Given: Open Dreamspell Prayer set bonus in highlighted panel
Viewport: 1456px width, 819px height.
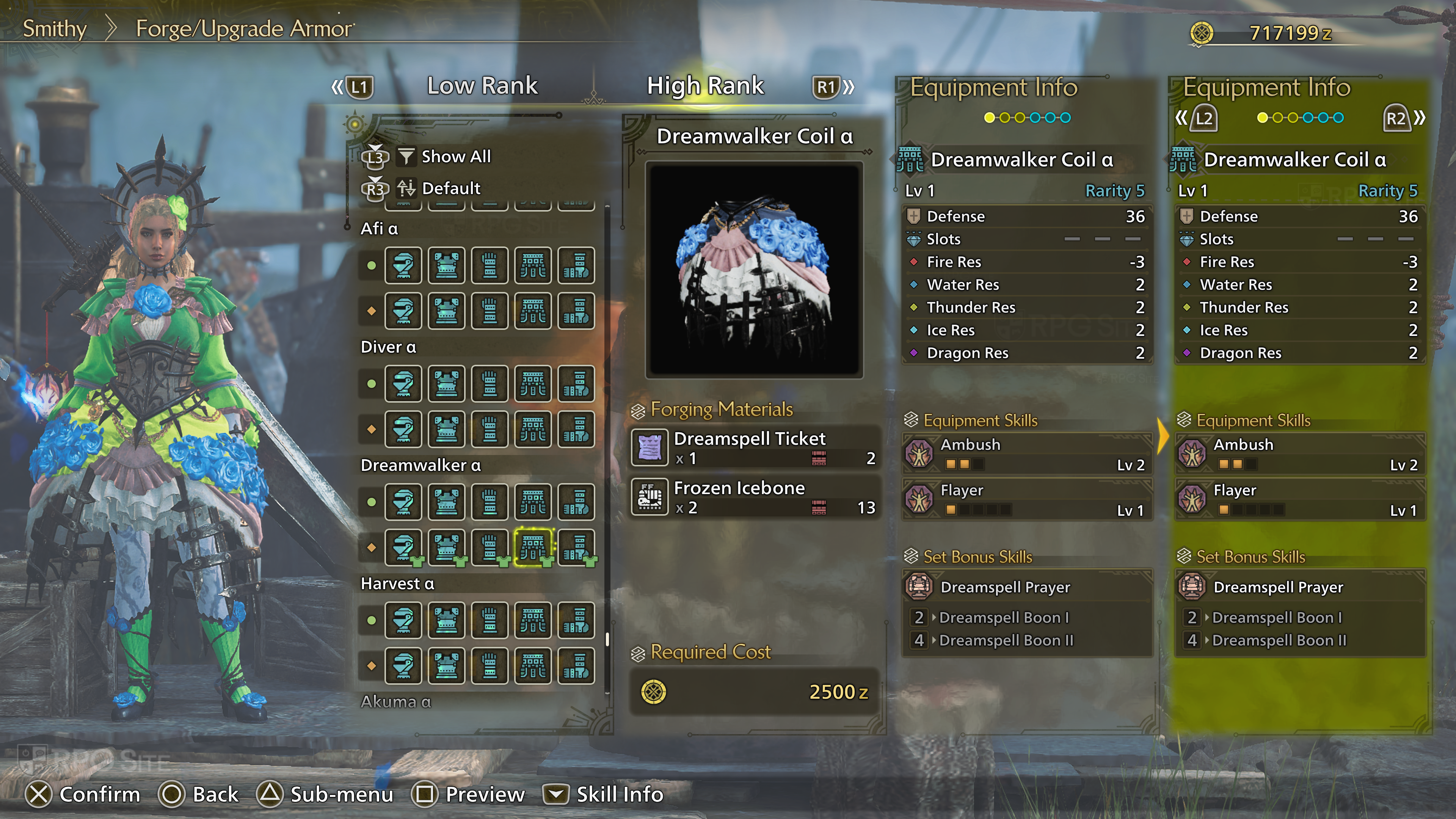Looking at the screenshot, I should [x=1300, y=587].
